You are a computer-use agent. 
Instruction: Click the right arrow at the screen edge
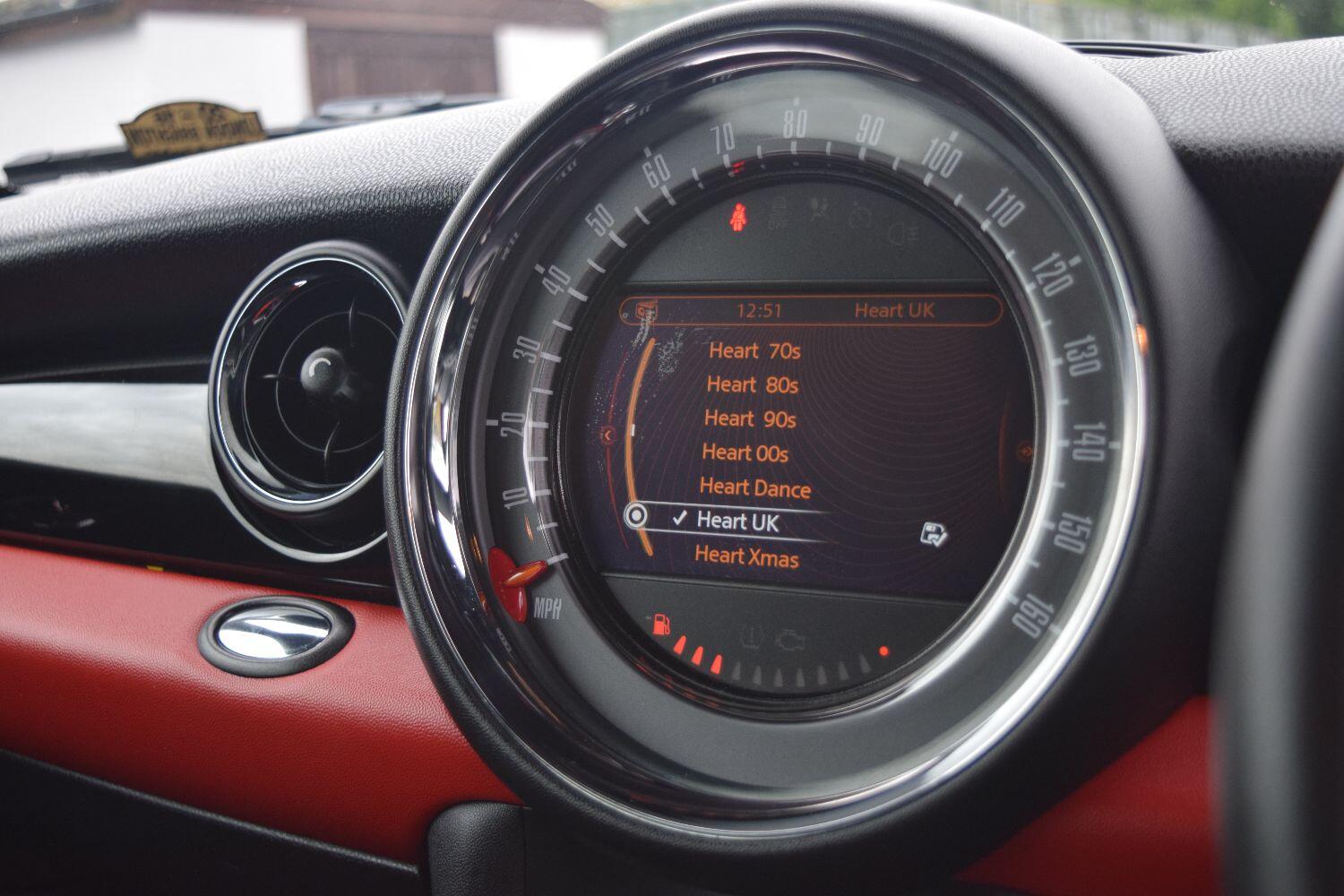click(1026, 450)
